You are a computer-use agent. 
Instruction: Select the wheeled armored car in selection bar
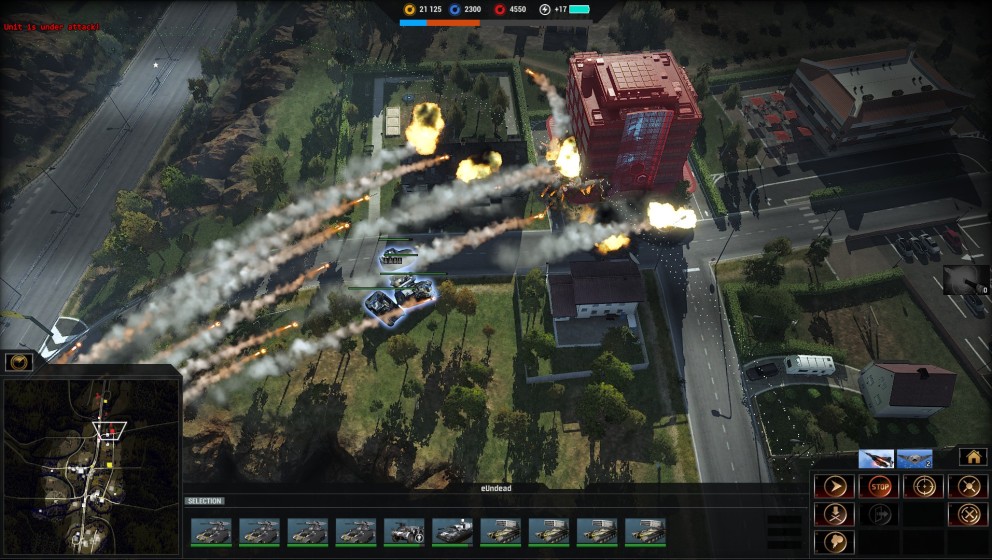[x=404, y=531]
